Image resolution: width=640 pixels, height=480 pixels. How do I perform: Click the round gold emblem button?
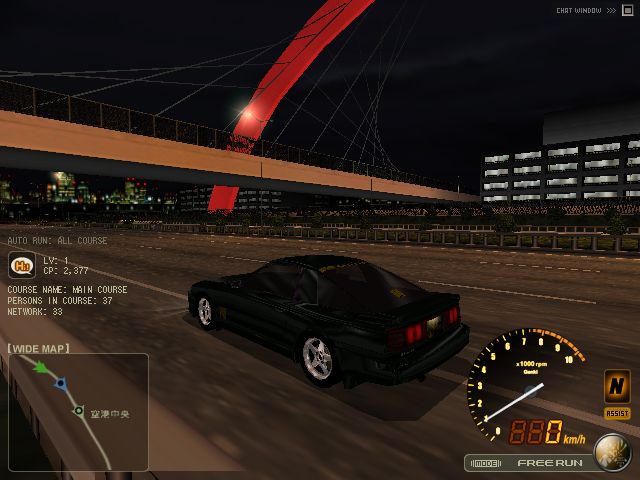pyautogui.click(x=611, y=453)
